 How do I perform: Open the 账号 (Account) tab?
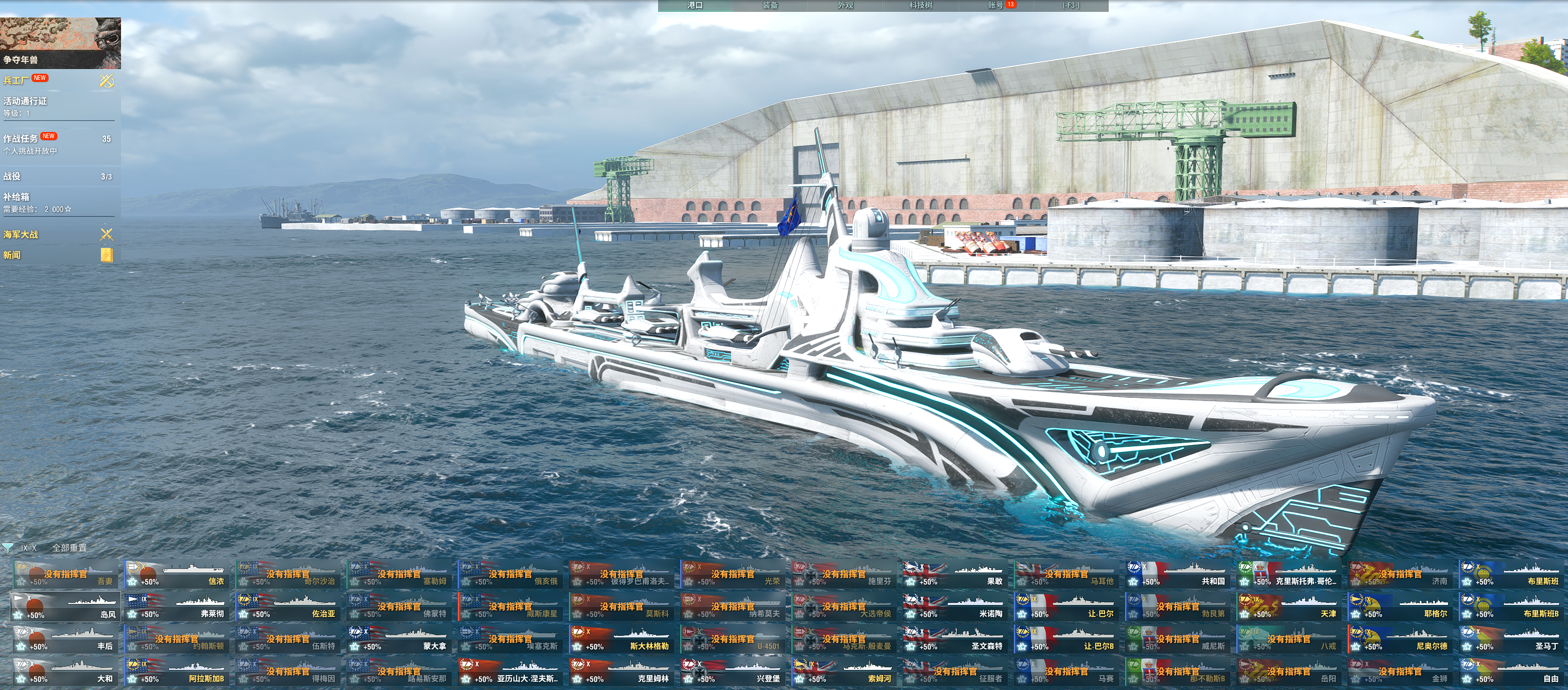click(996, 6)
